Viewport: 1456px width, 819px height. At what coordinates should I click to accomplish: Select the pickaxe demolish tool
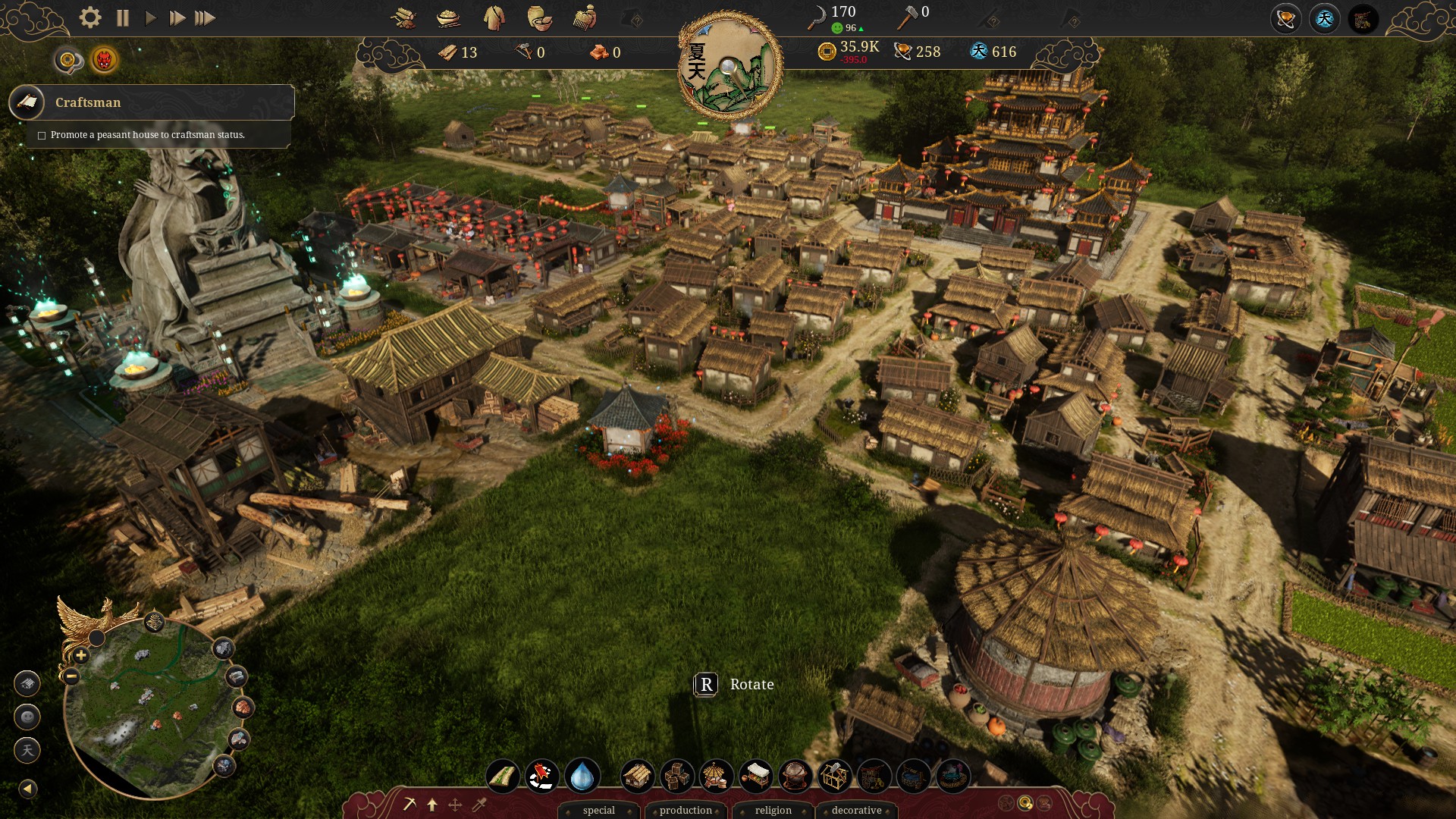(x=409, y=805)
